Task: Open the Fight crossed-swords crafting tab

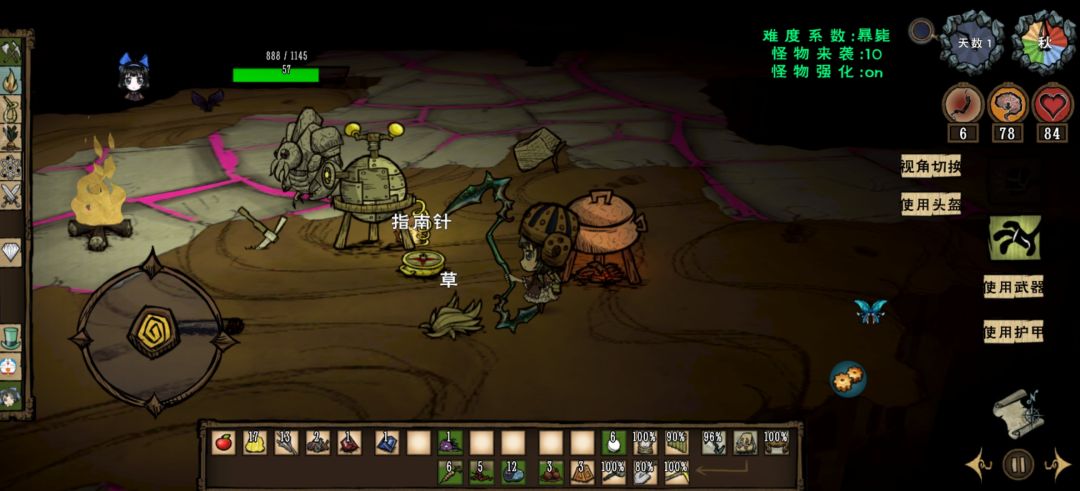Action: 12,195
